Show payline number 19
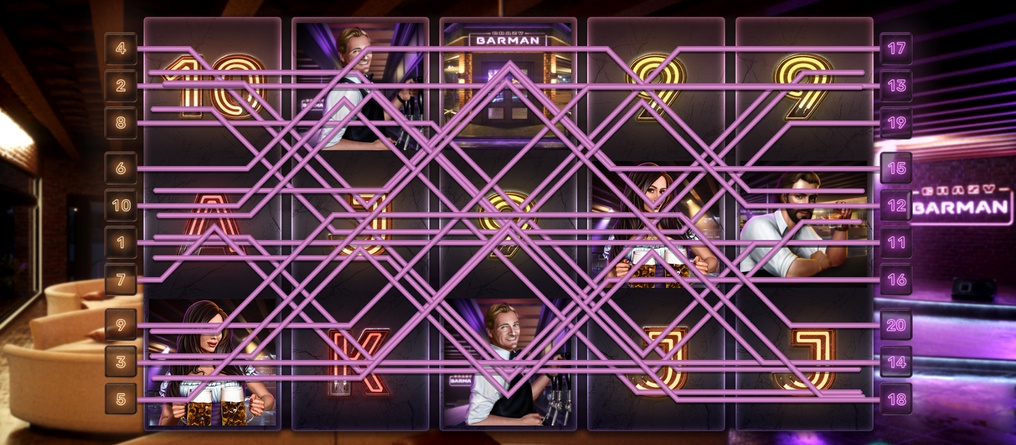Viewport: 1016px width, 445px height. pos(896,124)
